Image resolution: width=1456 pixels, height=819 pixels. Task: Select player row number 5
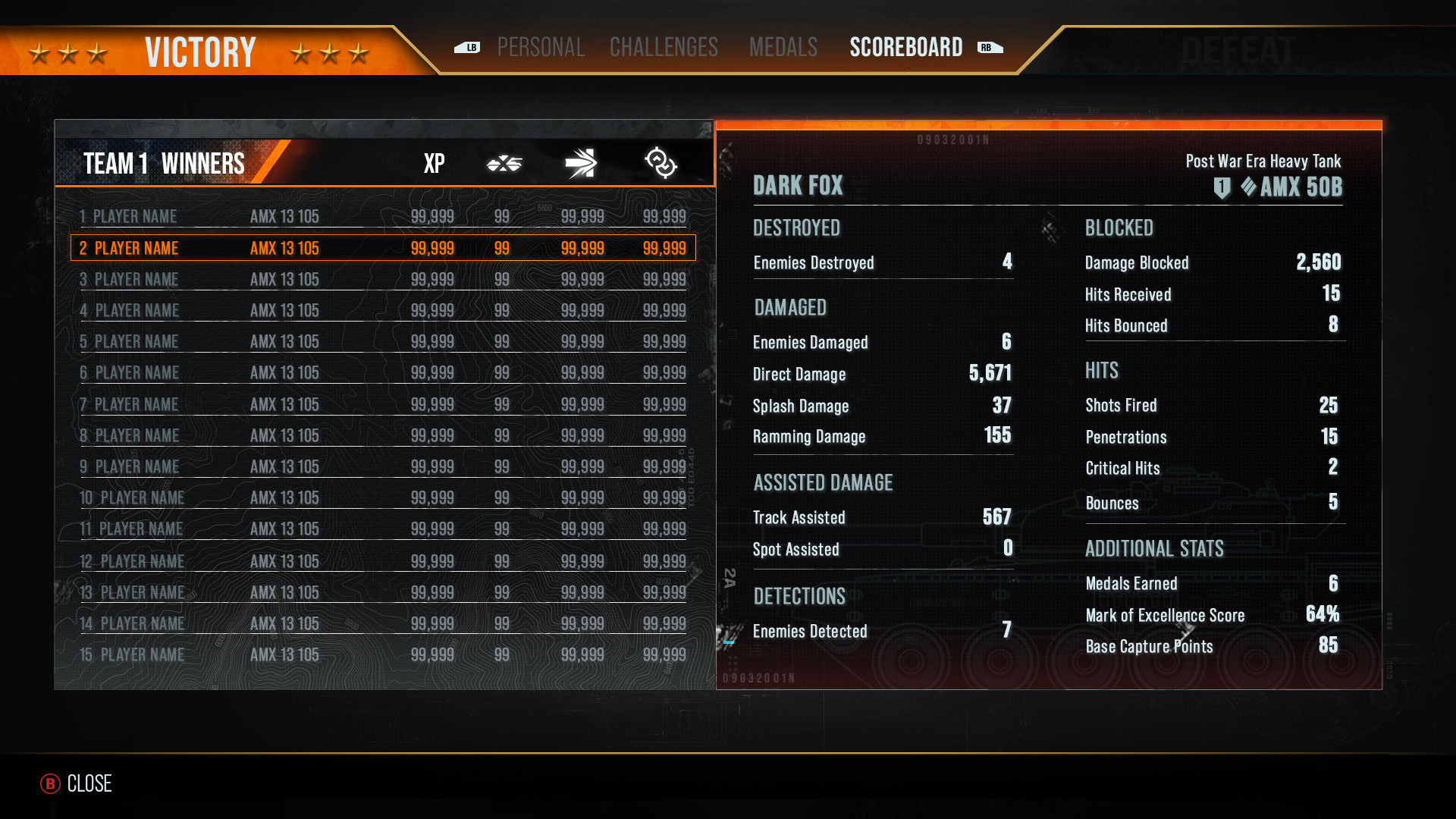[x=383, y=342]
